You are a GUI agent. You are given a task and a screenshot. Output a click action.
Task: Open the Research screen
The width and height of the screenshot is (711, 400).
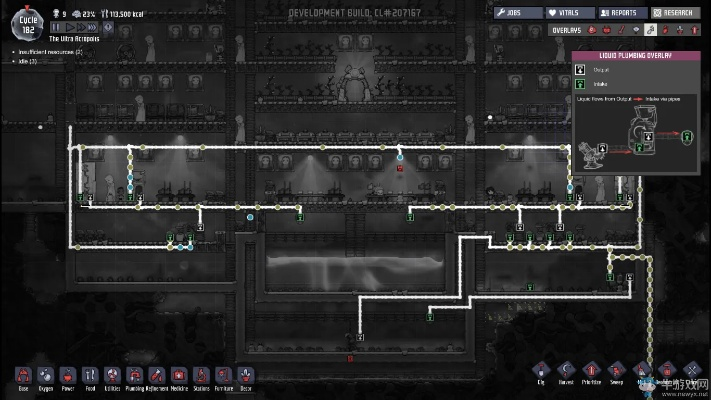coord(676,13)
